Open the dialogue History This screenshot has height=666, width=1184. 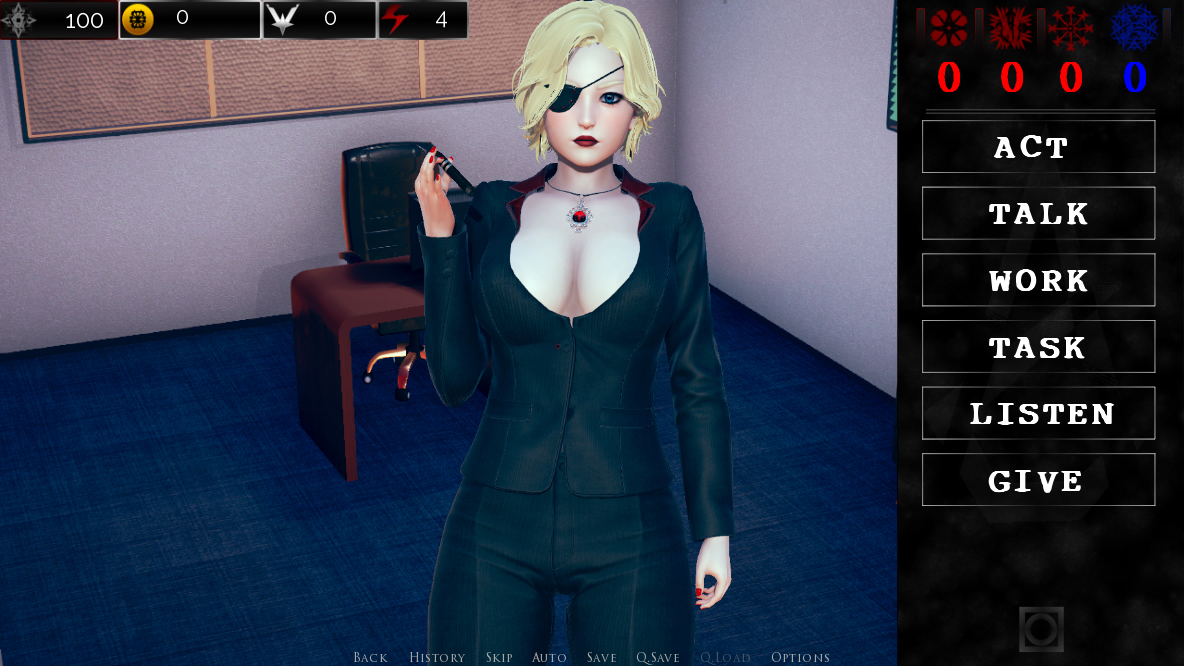[437, 657]
